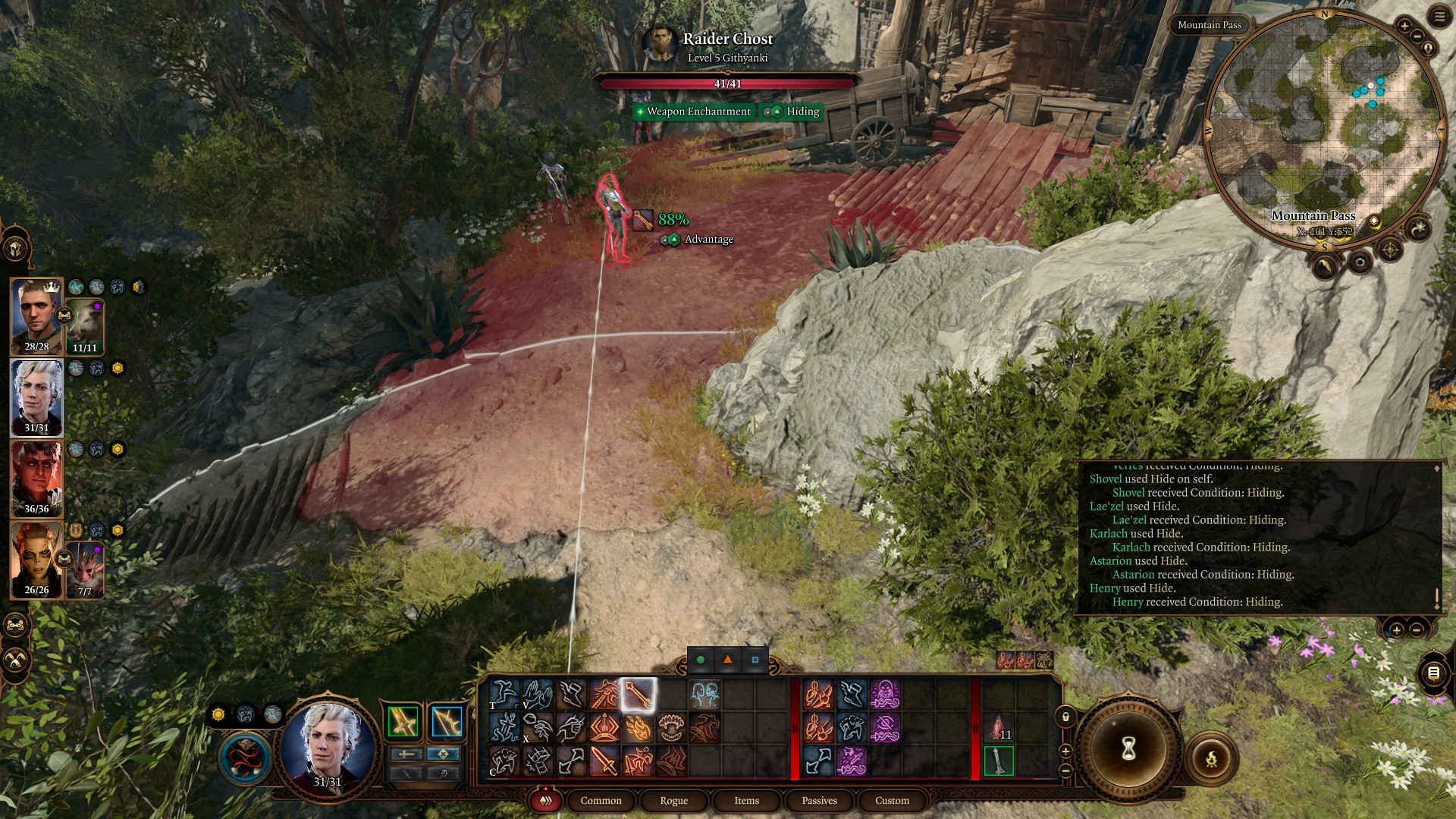1456x819 pixels.
Task: Open the camp campfire button
Action: click(x=1211, y=758)
